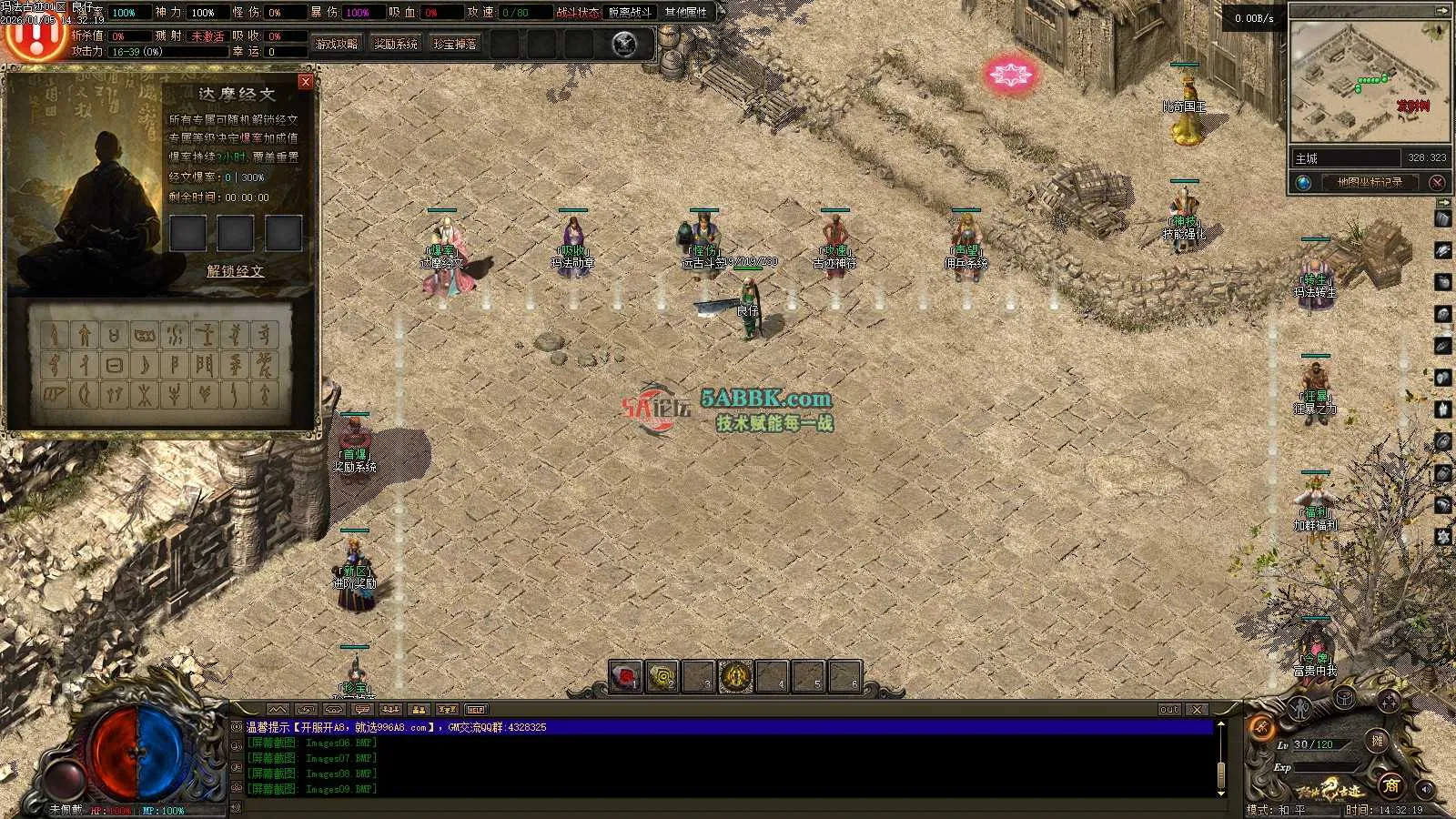The height and width of the screenshot is (819, 1456).
Task: Click the 解锁经文 unlock link
Action: tap(235, 271)
